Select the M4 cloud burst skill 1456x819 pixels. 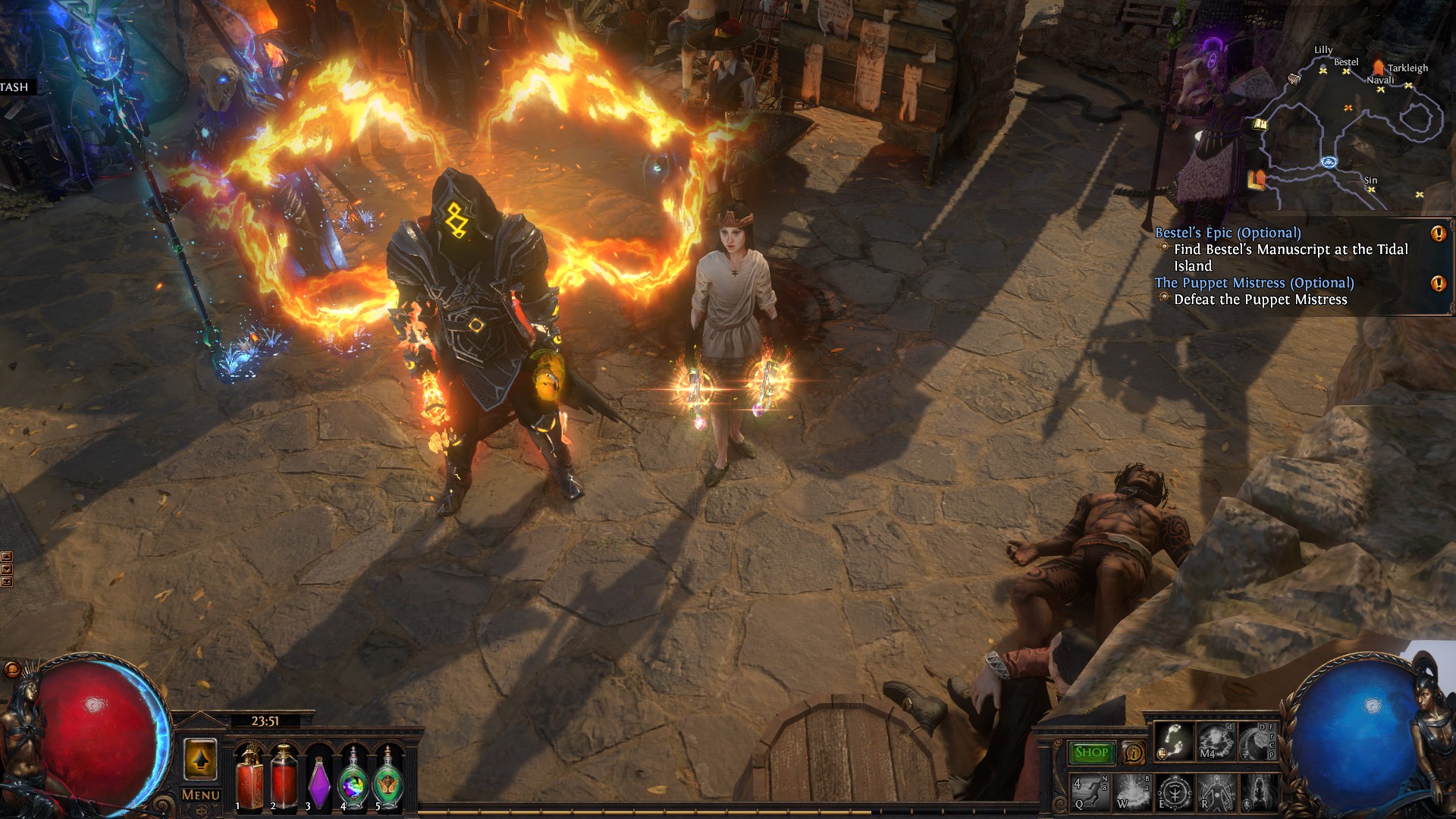1216,741
